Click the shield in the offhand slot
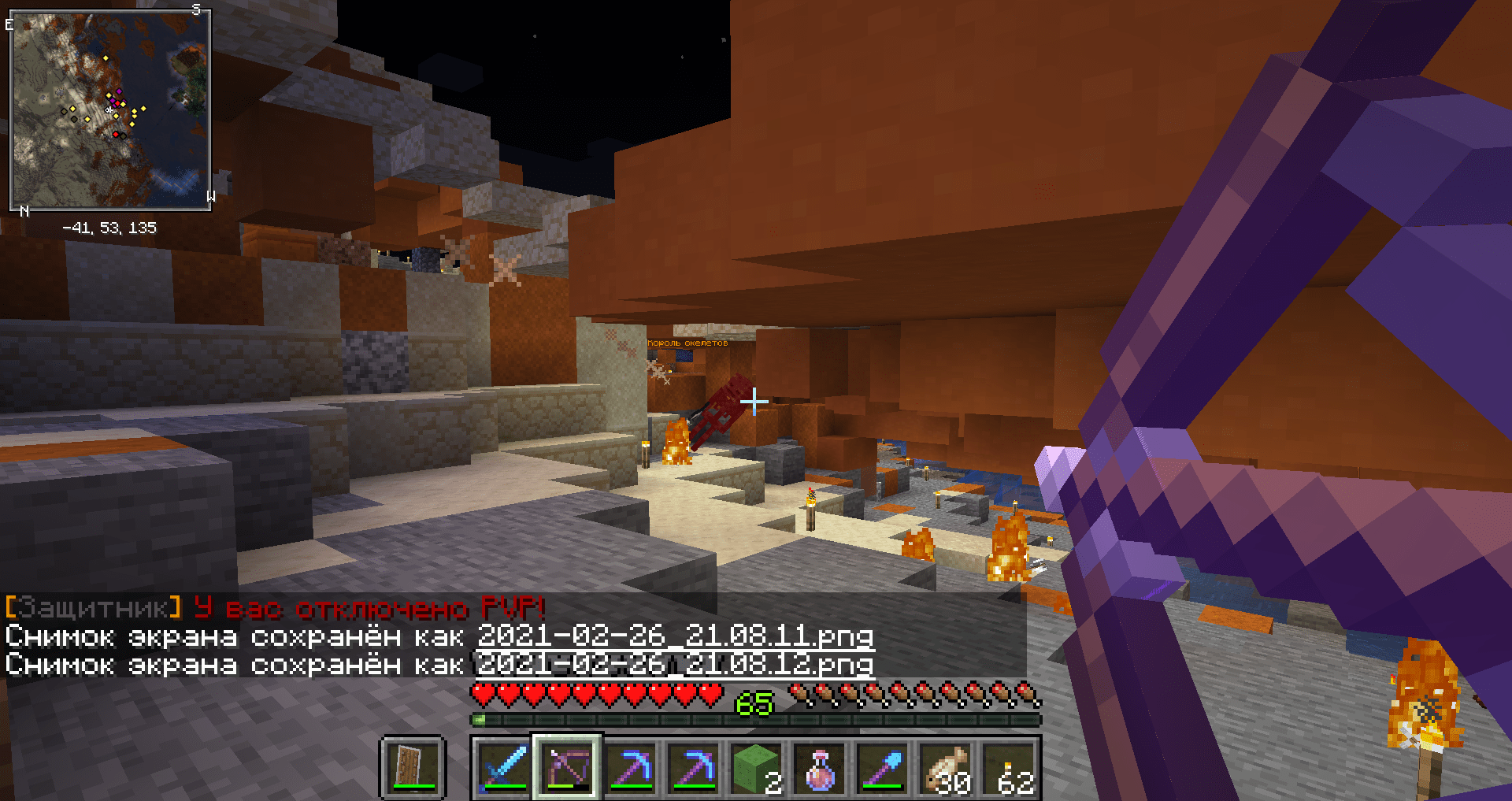 click(x=413, y=767)
